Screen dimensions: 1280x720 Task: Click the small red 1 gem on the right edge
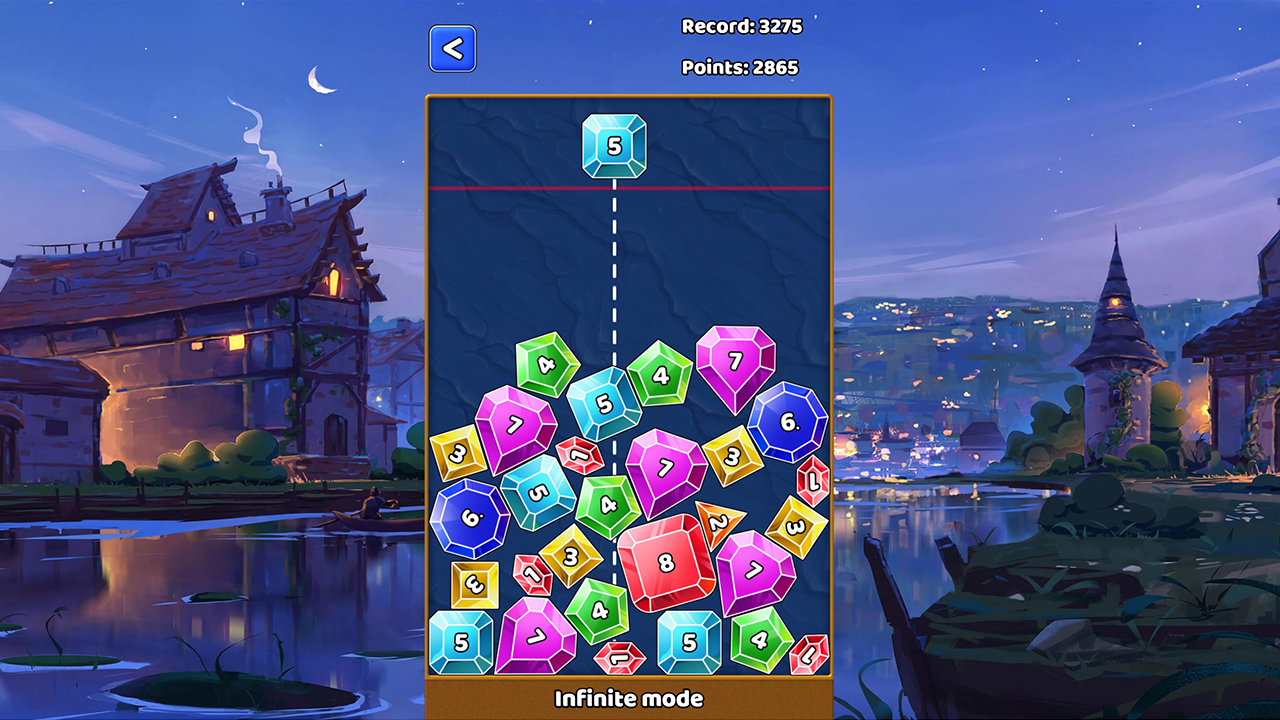812,481
